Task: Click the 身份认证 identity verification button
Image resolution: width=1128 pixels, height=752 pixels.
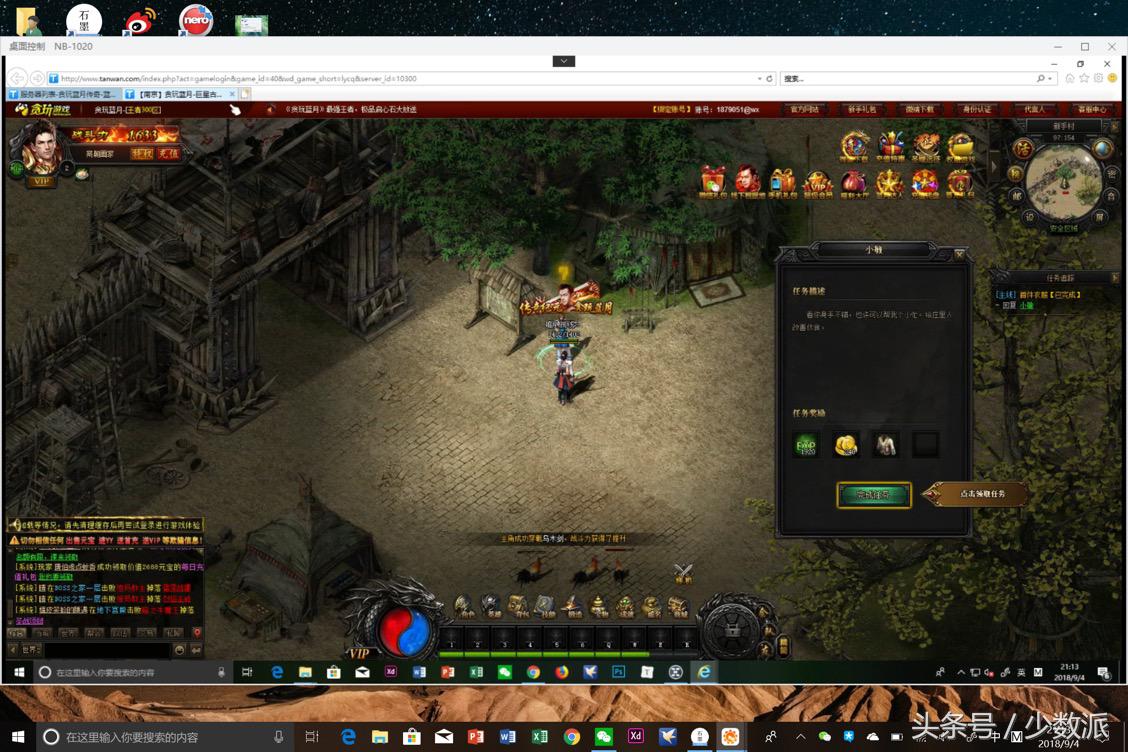Action: click(976, 109)
